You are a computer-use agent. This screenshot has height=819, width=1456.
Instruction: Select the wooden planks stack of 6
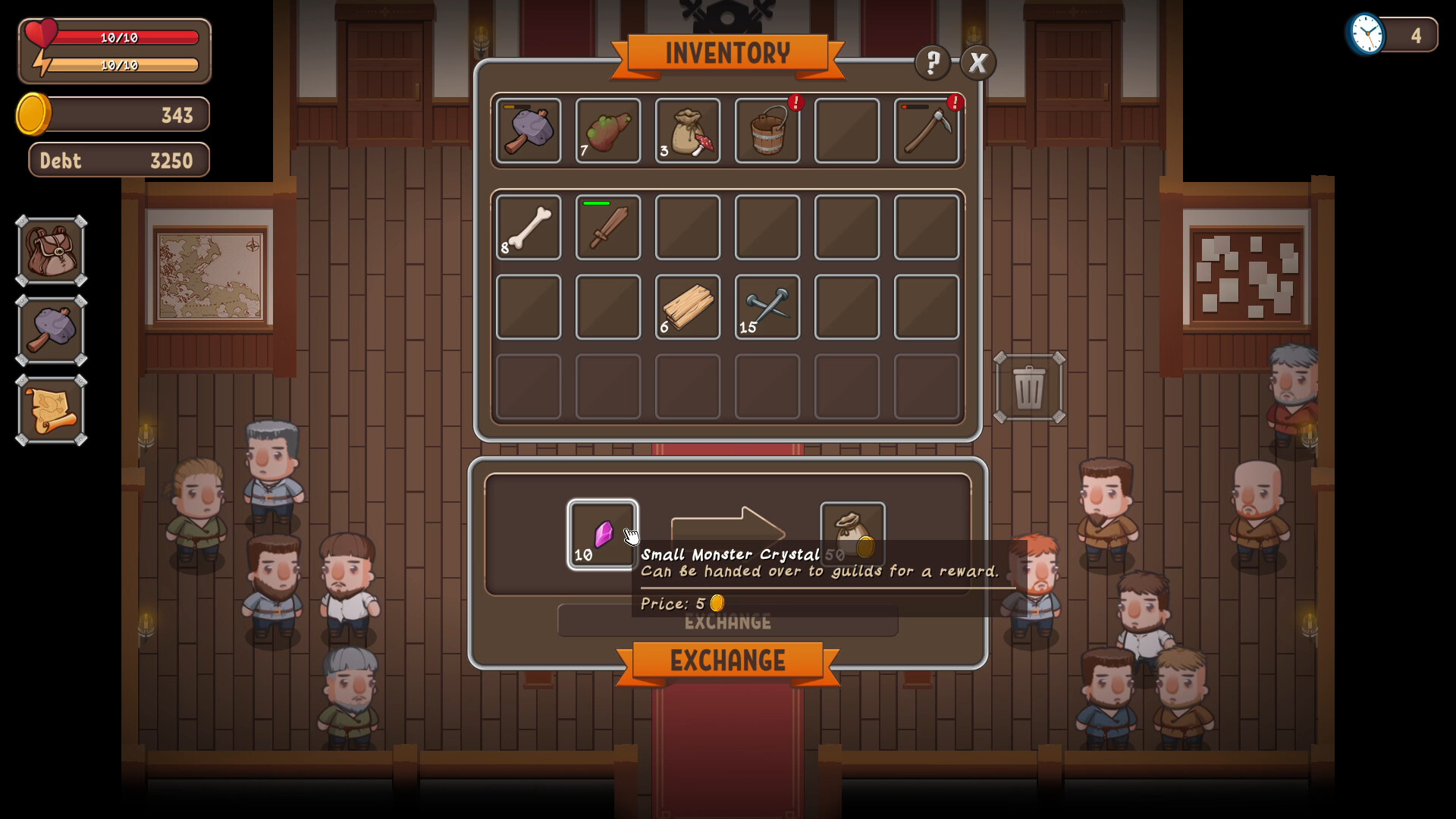point(687,307)
